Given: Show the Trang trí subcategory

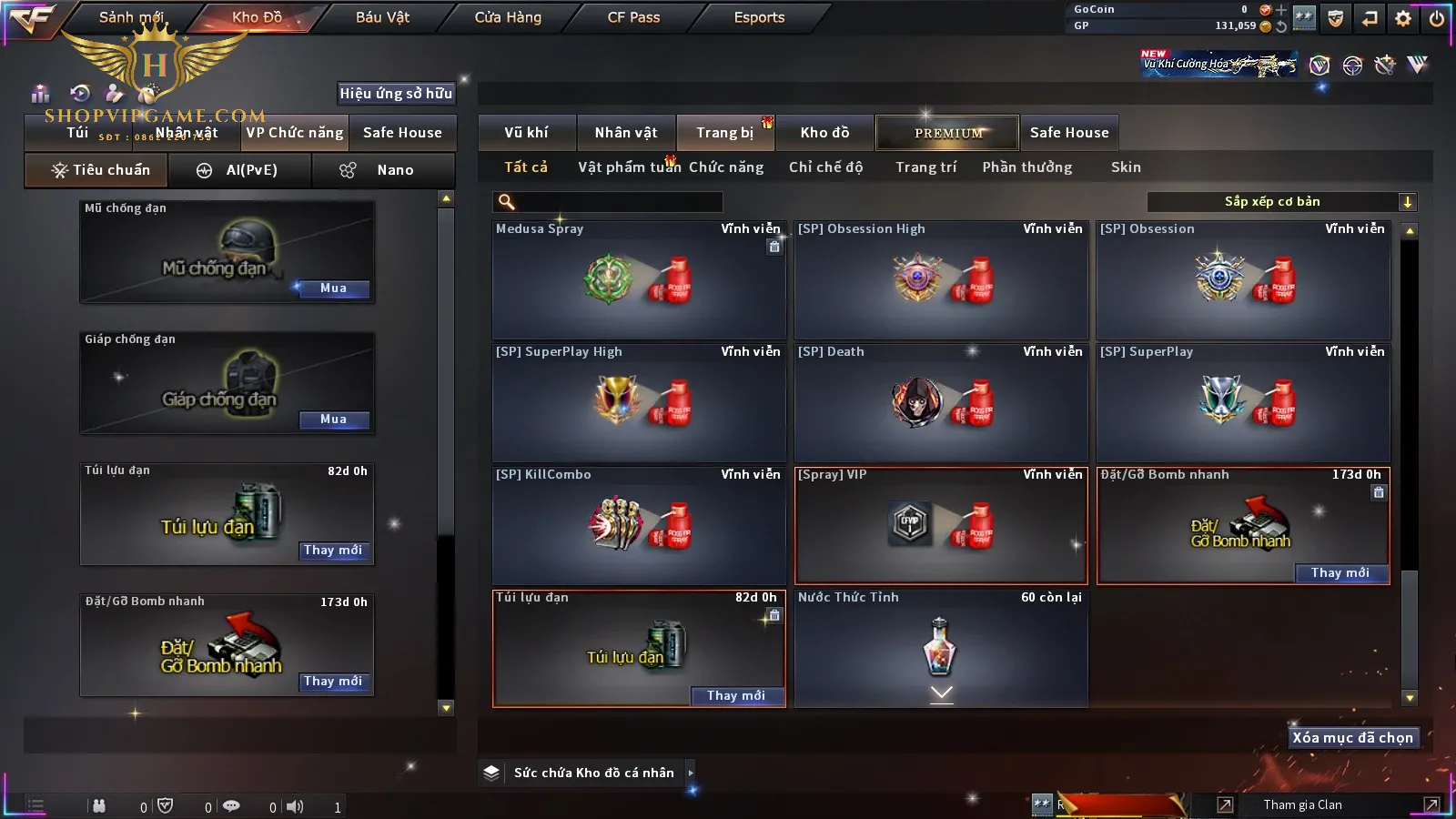Looking at the screenshot, I should tap(925, 167).
